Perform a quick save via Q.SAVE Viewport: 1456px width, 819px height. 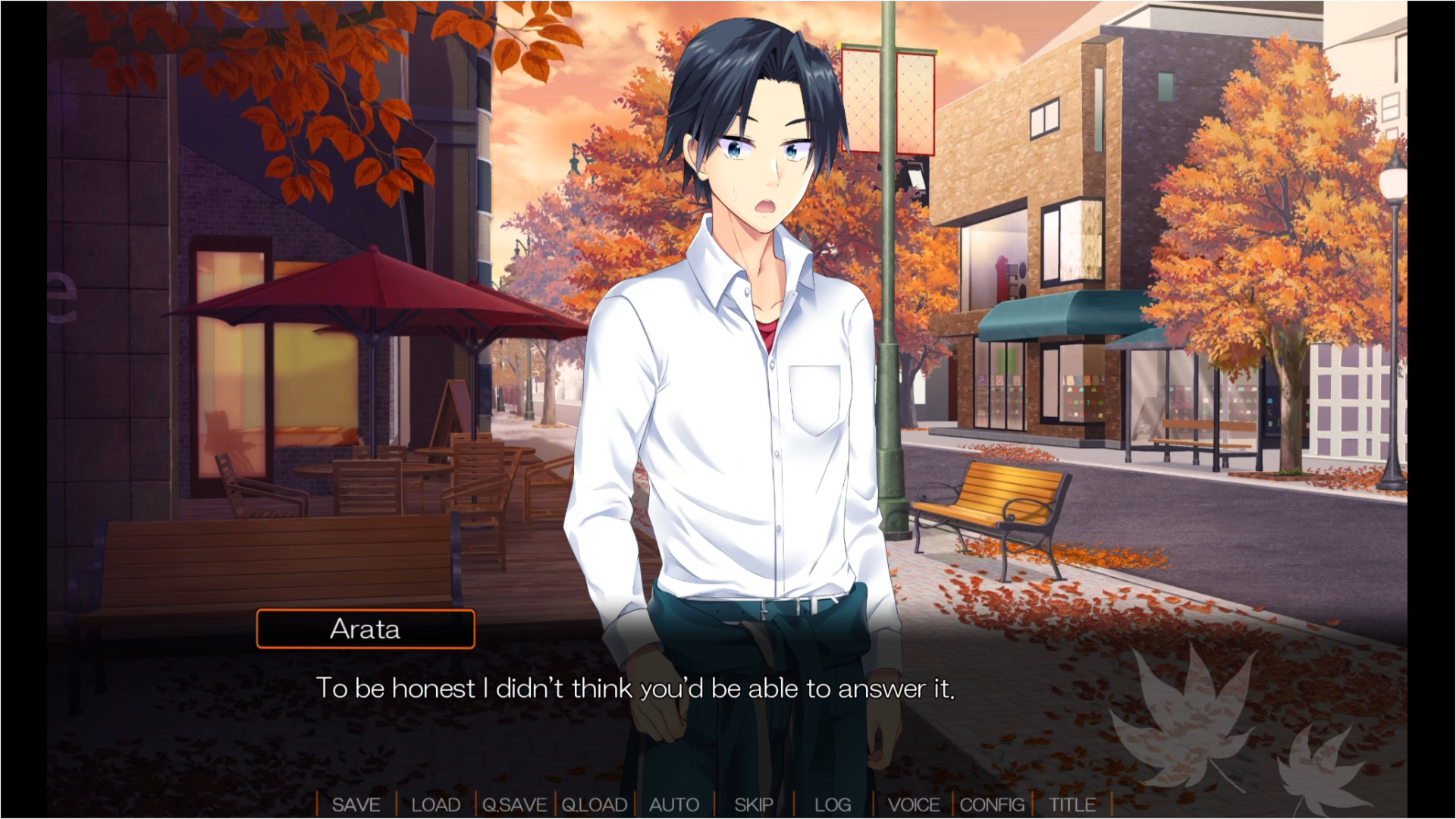513,805
